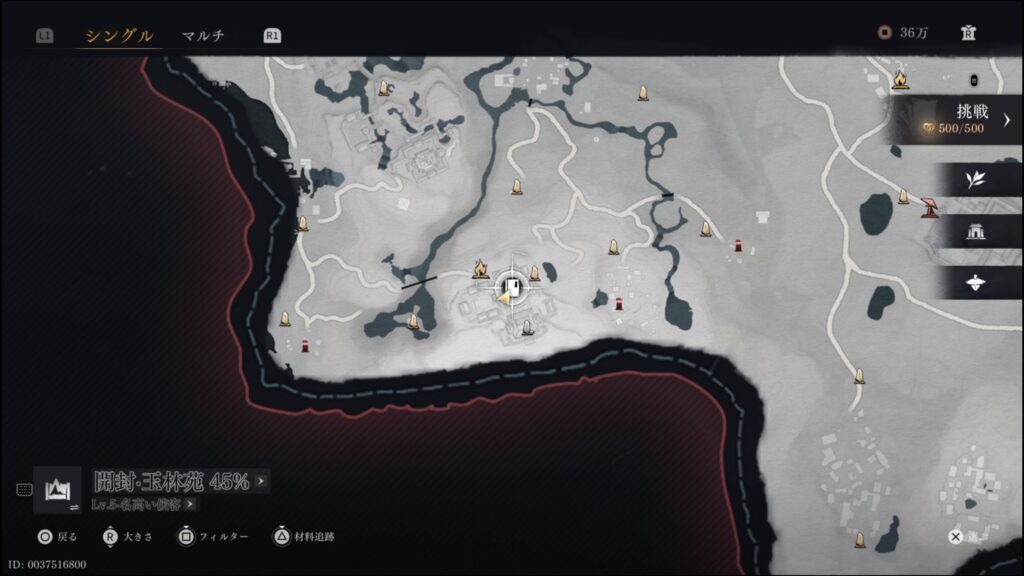The width and height of the screenshot is (1024, 576).
Task: Select the spinning top side button
Action: [x=975, y=283]
